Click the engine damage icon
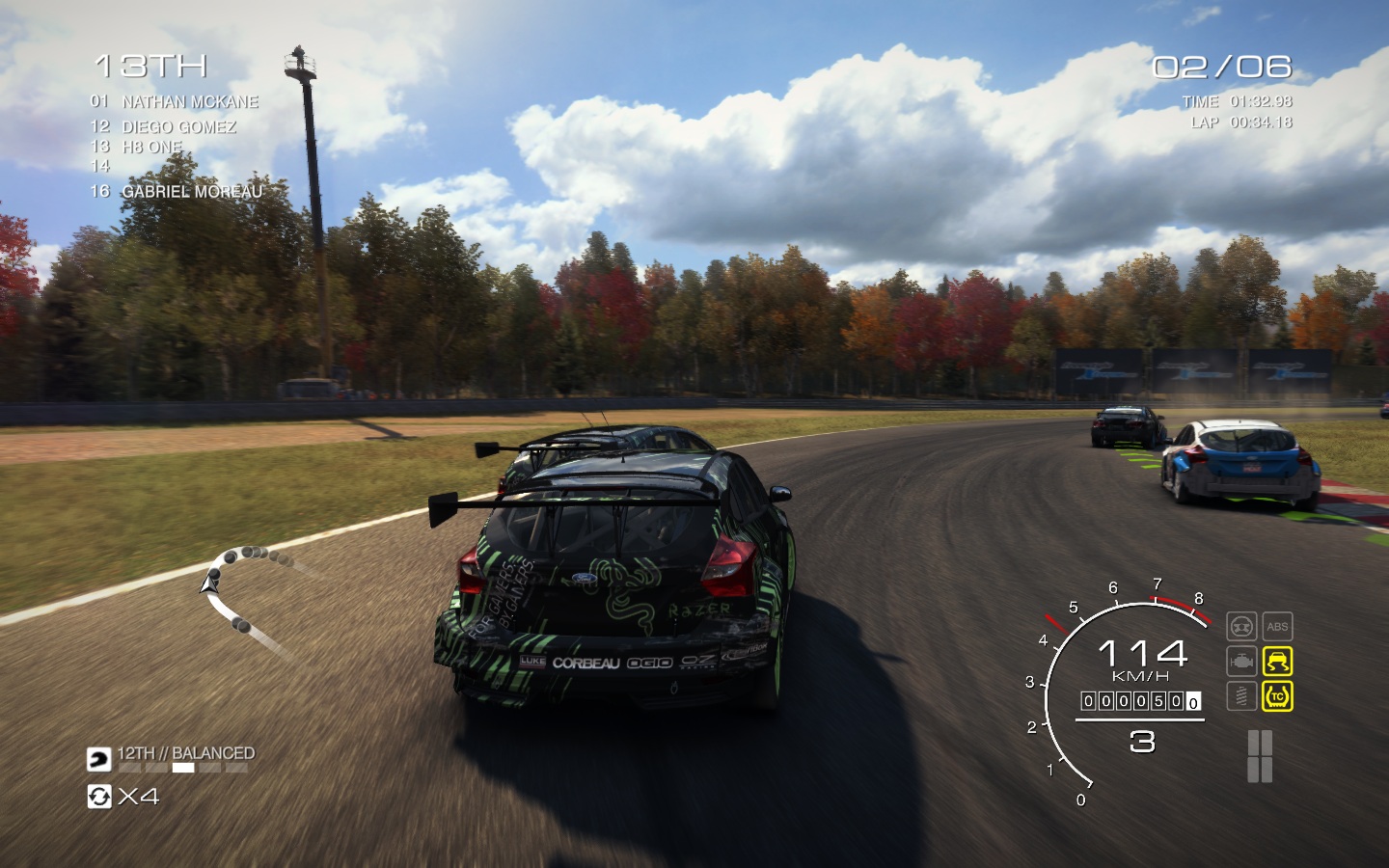The image size is (1389, 868). [x=1241, y=662]
